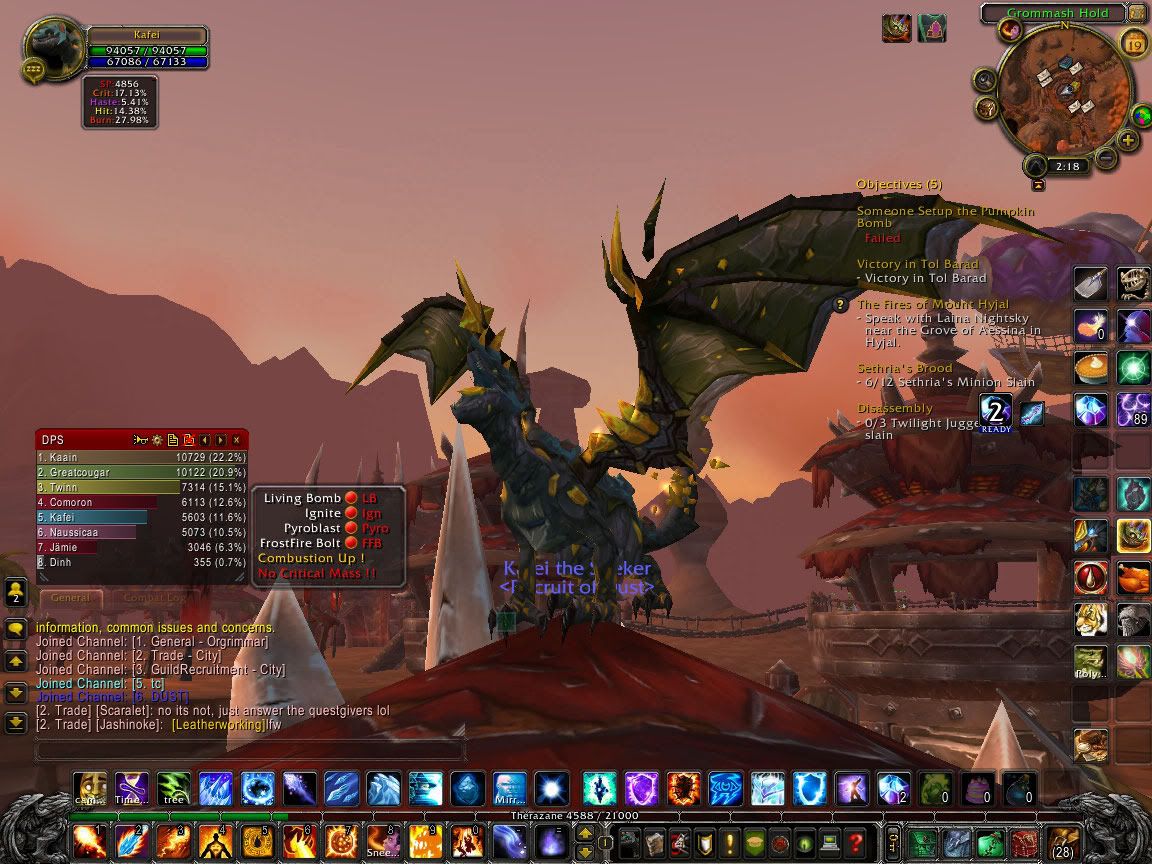The height and width of the screenshot is (864, 1152).
Task: Click the Leatherworking link in trade chat
Action: click(218, 724)
